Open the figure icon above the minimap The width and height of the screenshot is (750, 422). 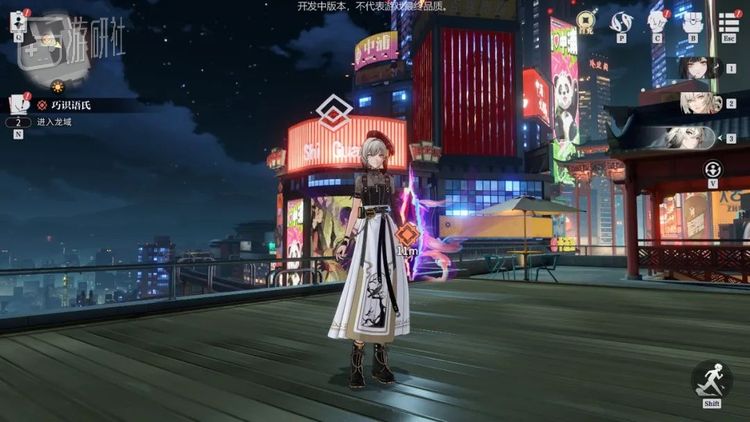(x=17, y=20)
